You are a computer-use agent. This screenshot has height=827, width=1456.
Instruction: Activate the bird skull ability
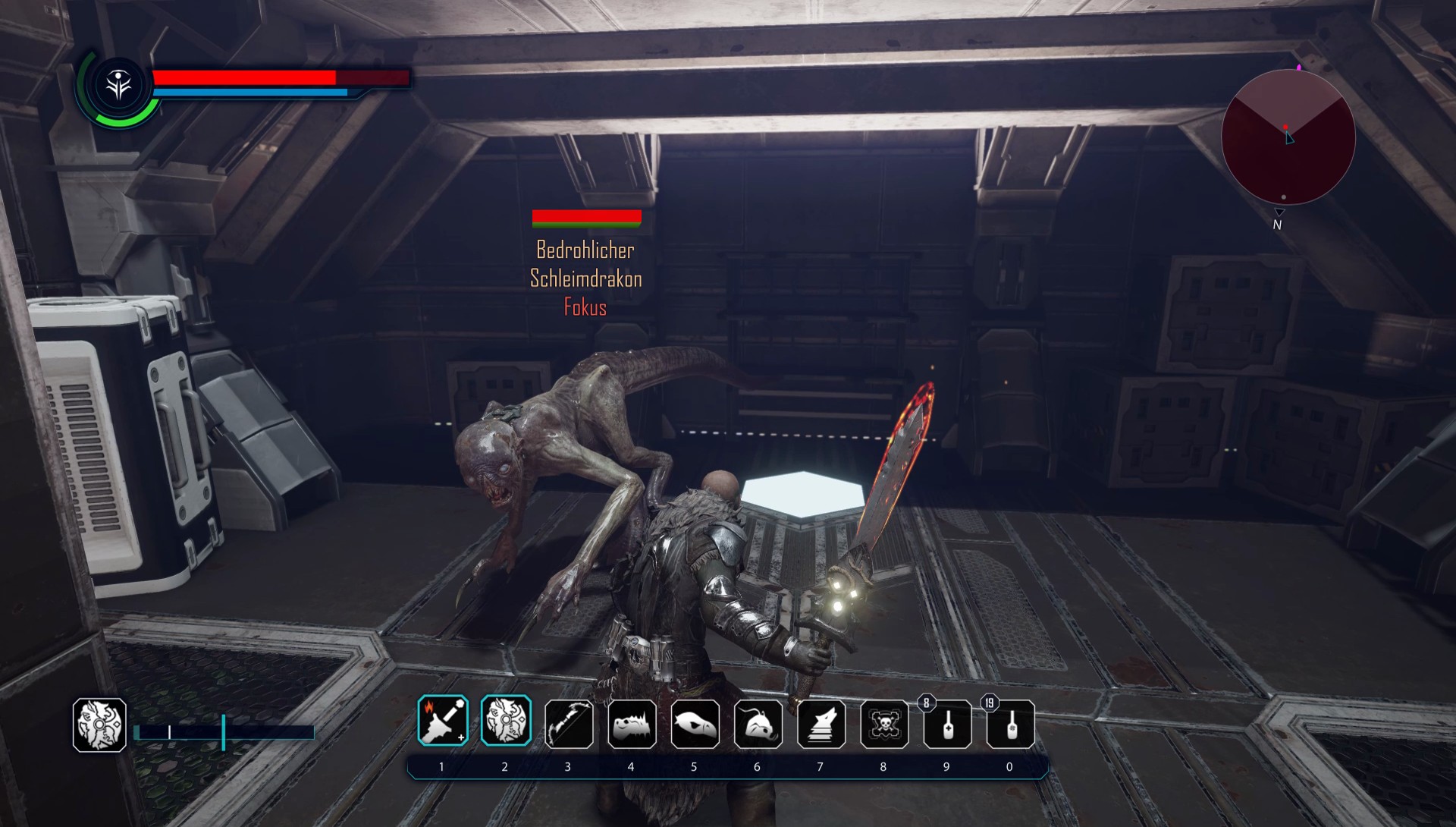tap(695, 724)
